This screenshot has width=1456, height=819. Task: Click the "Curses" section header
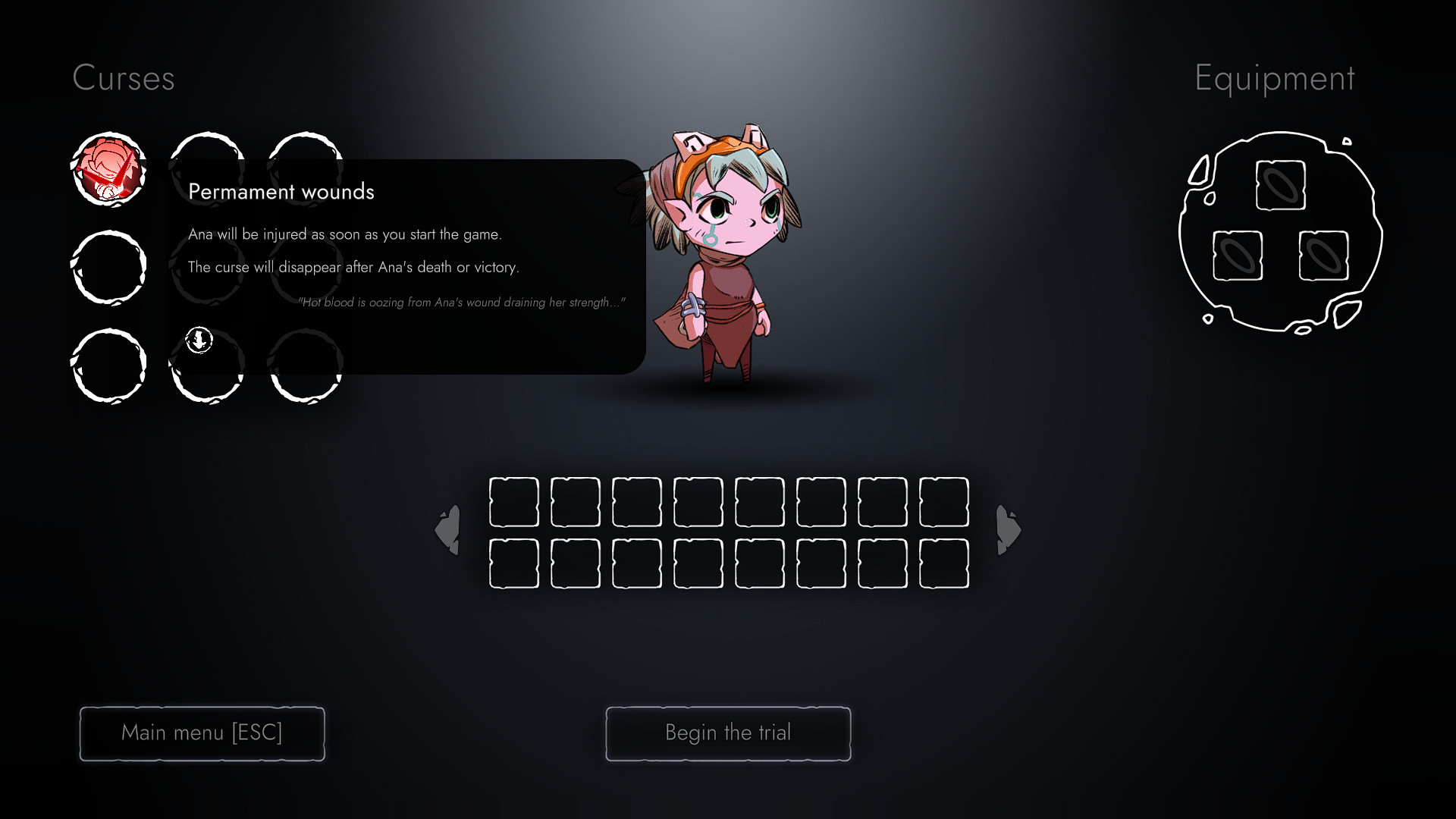tap(124, 78)
